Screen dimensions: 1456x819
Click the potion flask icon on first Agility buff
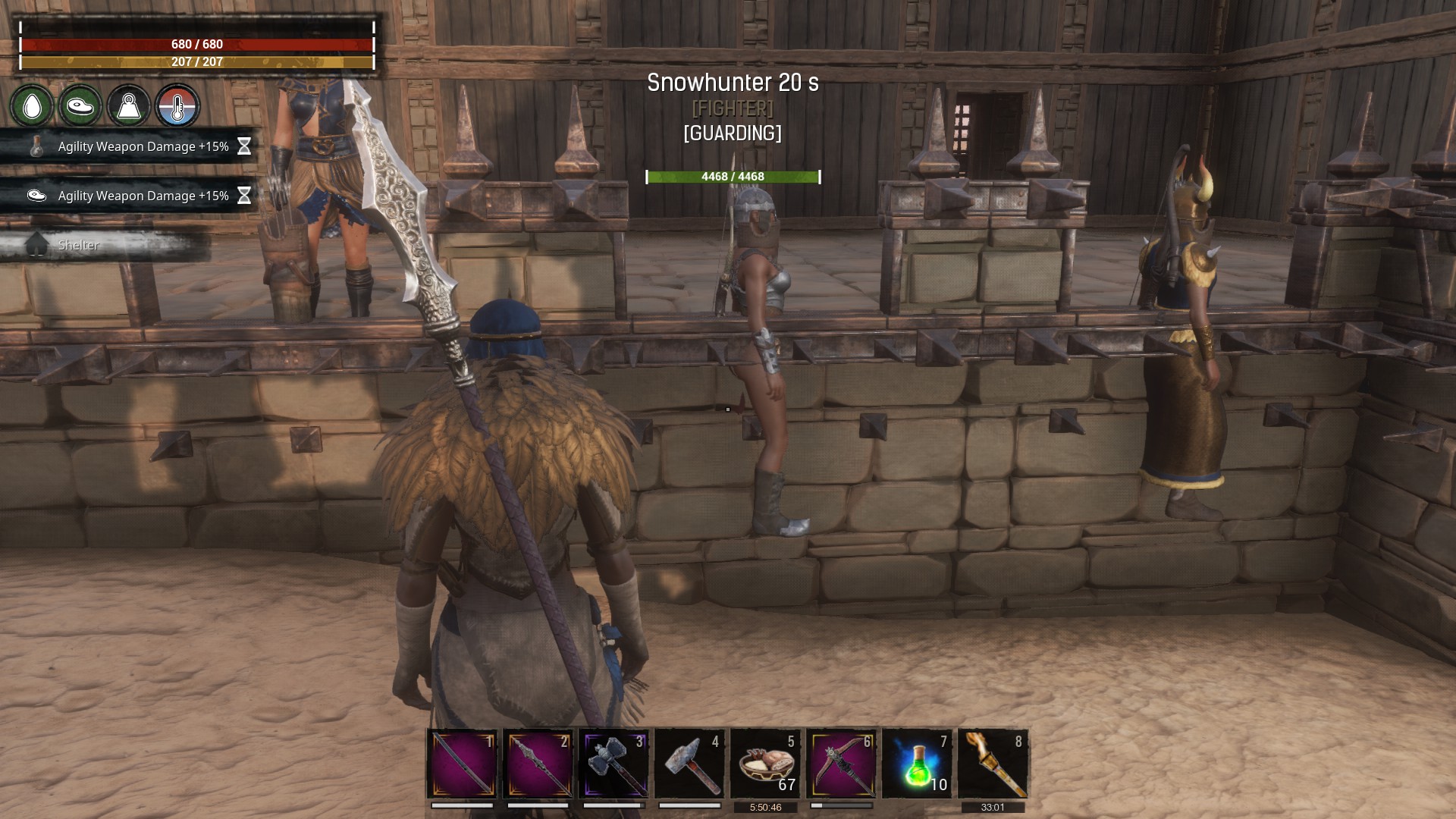pos(36,147)
